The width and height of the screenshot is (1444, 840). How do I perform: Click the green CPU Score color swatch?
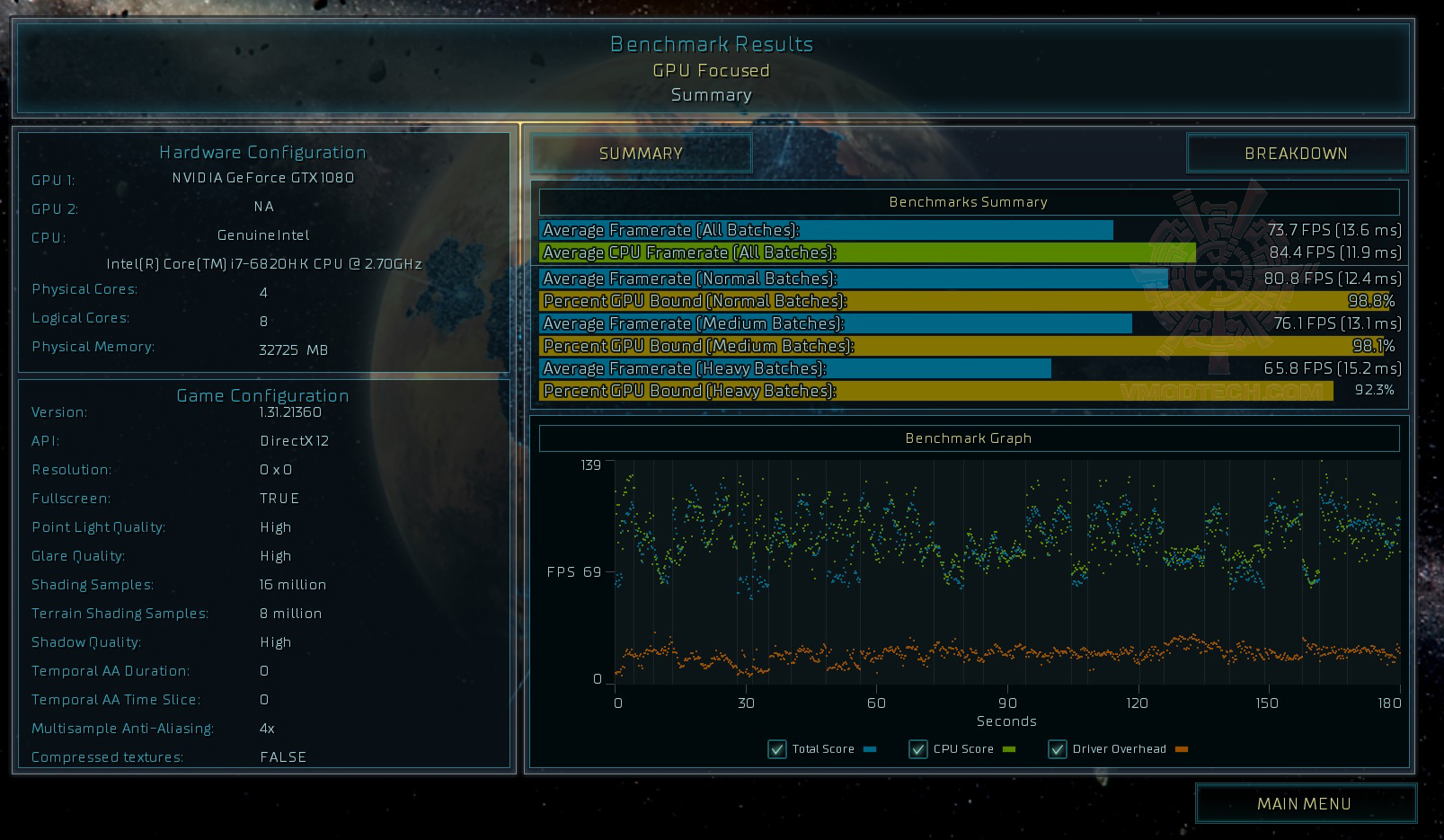click(x=1008, y=748)
